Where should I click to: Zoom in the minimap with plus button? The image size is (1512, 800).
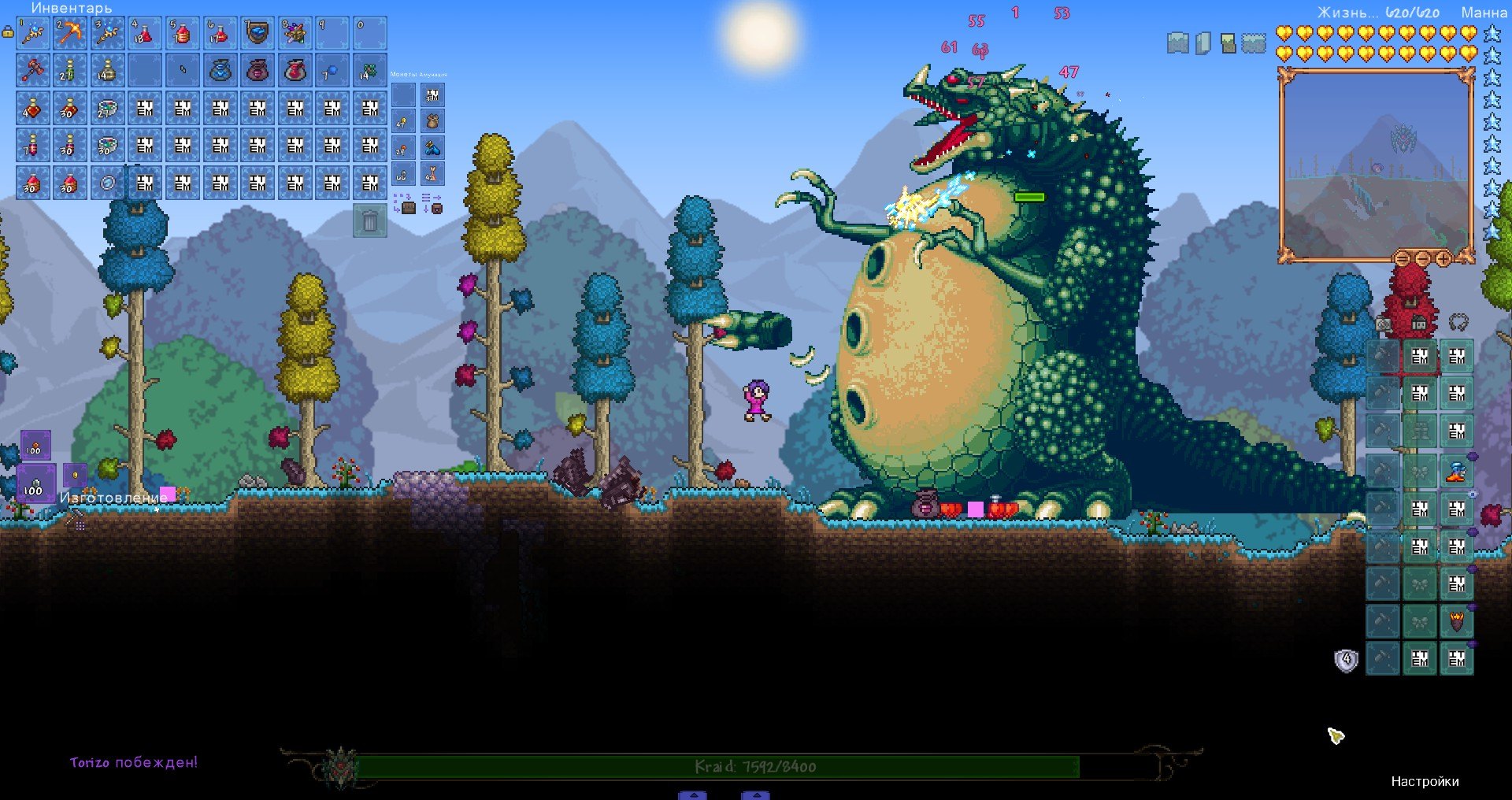(1443, 258)
